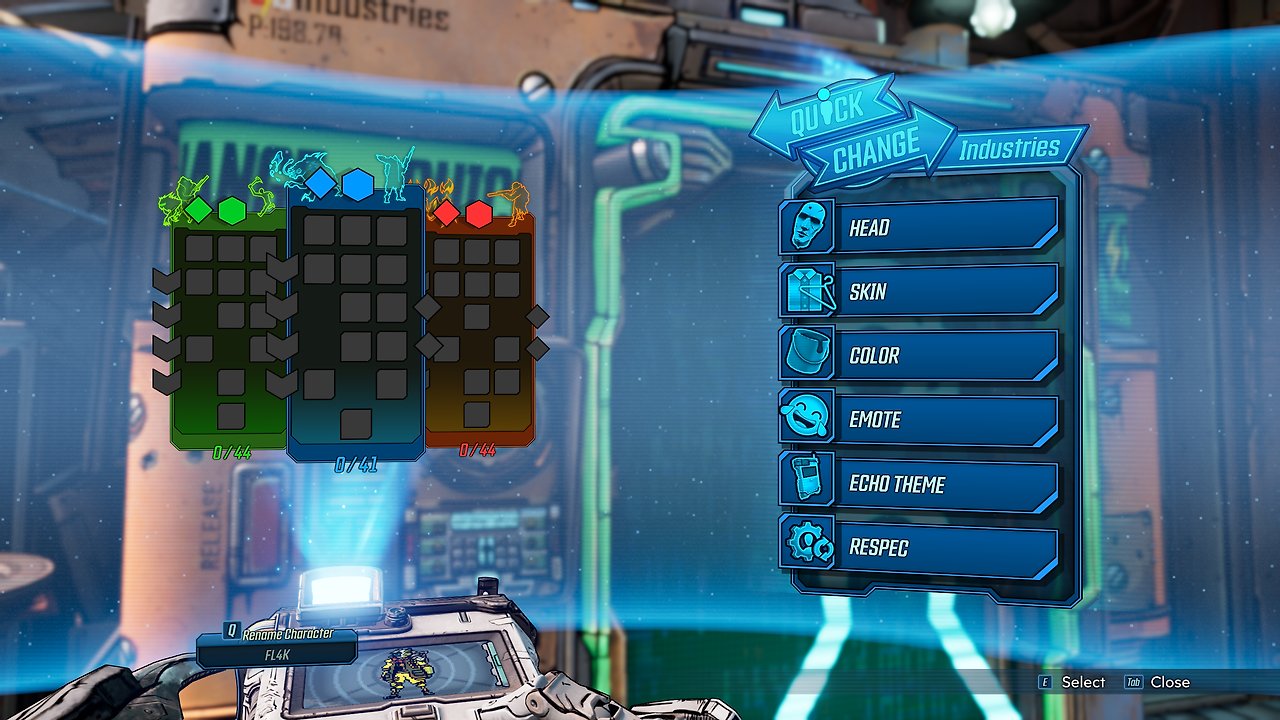Open Skin options via the shirt-and-hanger icon
This screenshot has height=720, width=1280.
coord(811,290)
